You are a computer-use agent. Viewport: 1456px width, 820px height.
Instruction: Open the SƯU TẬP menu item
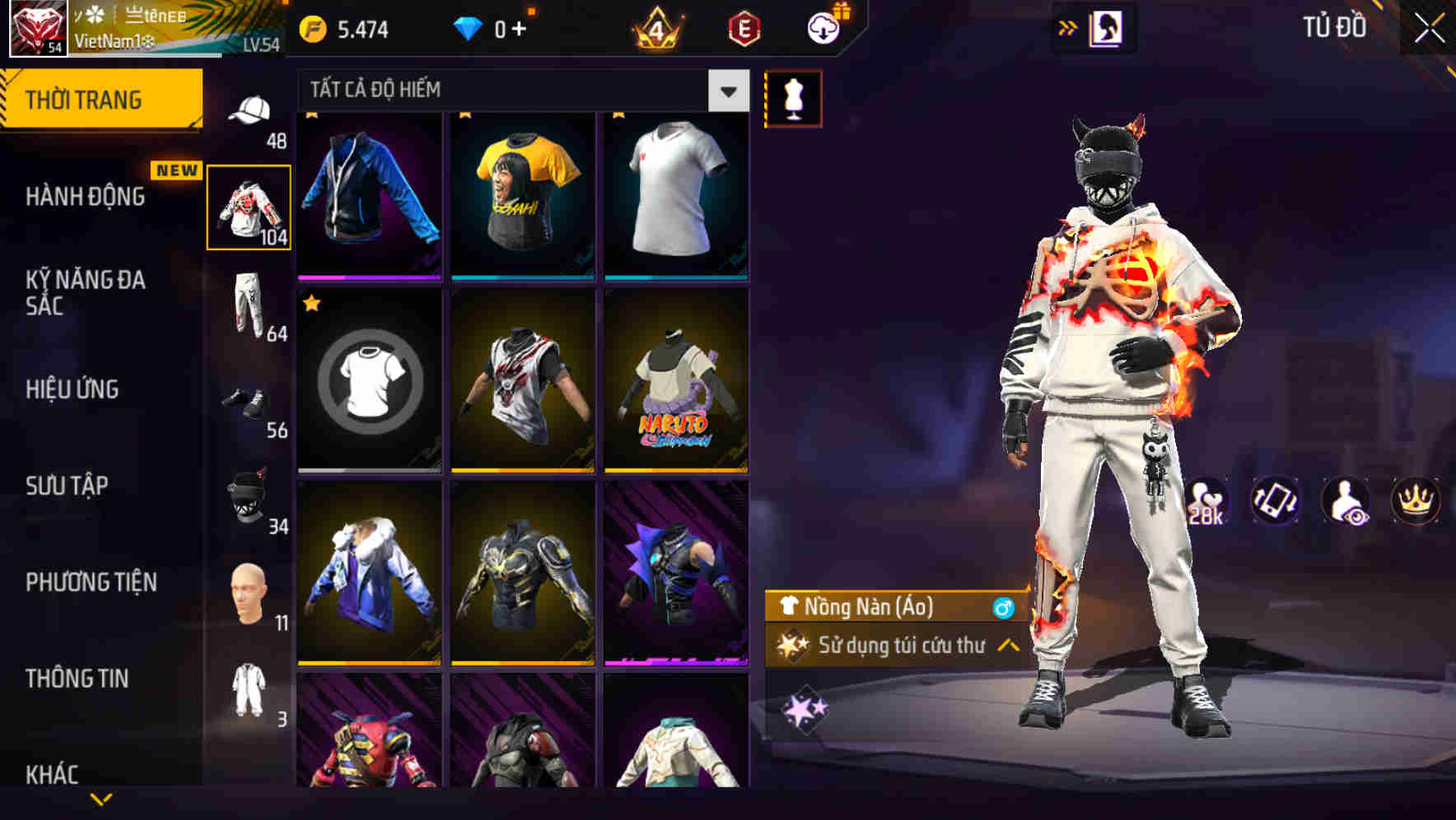pos(66,486)
